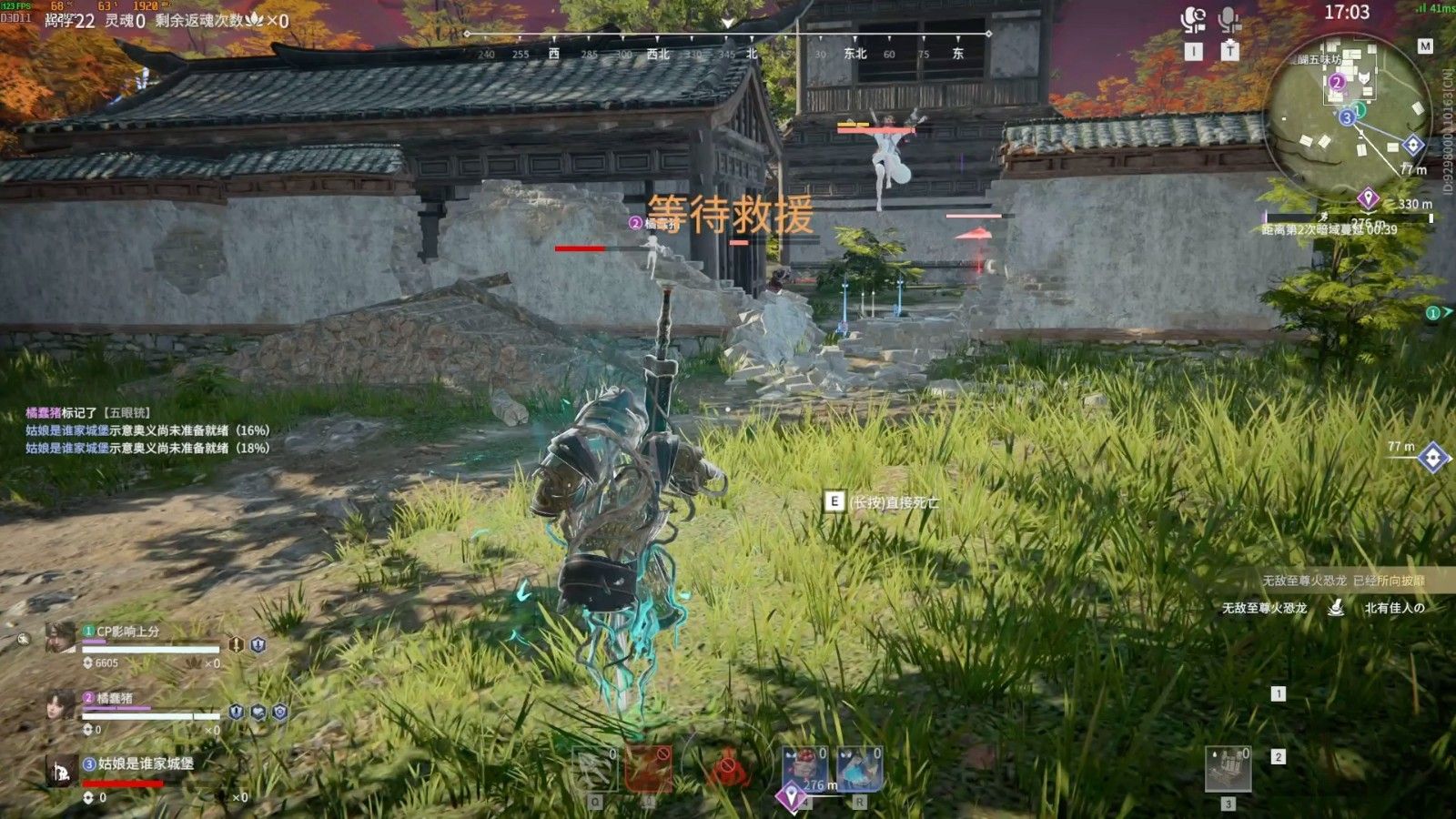Image resolution: width=1456 pixels, height=819 pixels.
Task: Toggle the first shield buff icon beside CP影响上分
Action: coord(235,643)
